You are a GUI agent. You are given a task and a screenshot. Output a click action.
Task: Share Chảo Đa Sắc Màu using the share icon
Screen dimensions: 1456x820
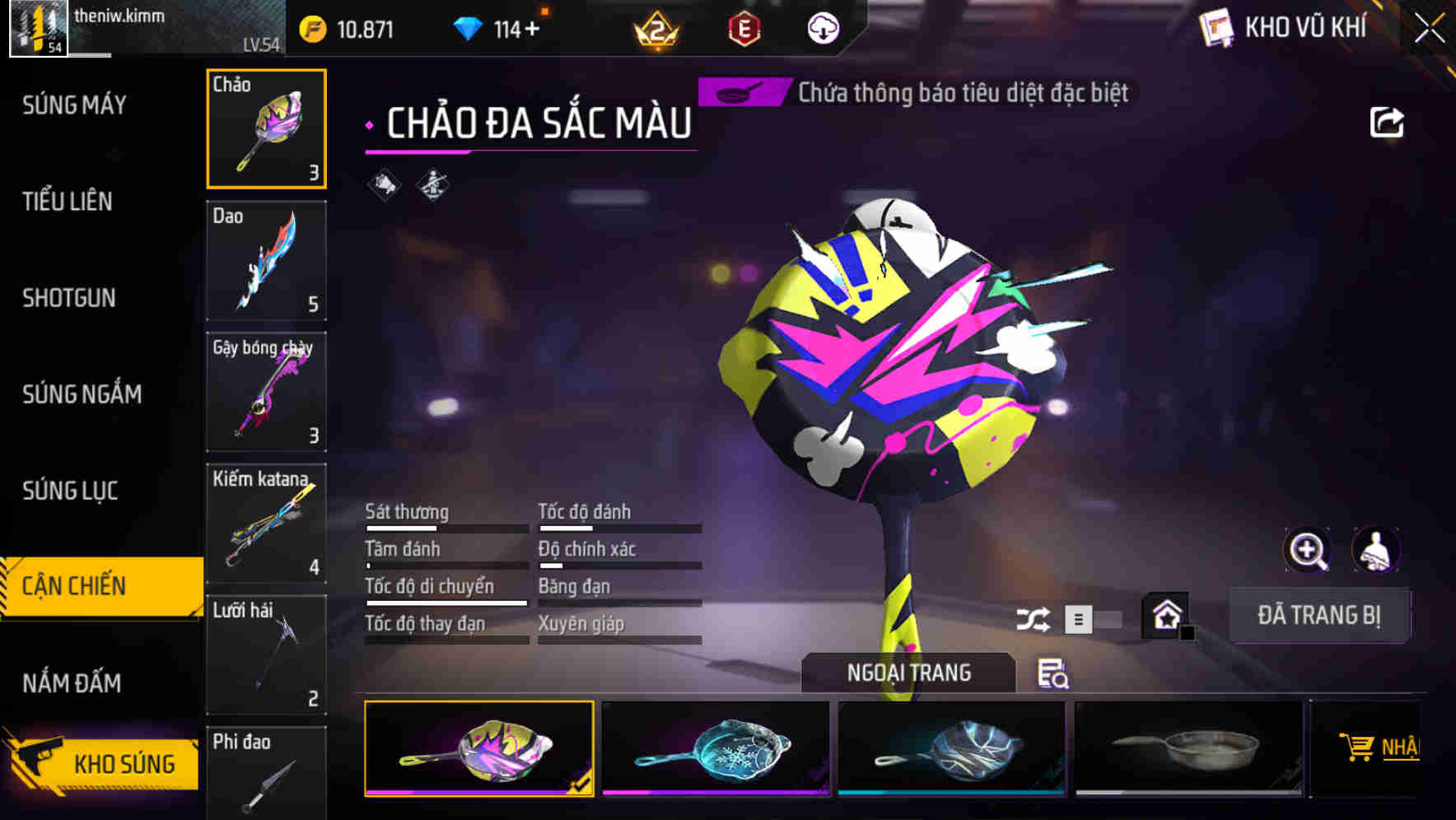1386,121
